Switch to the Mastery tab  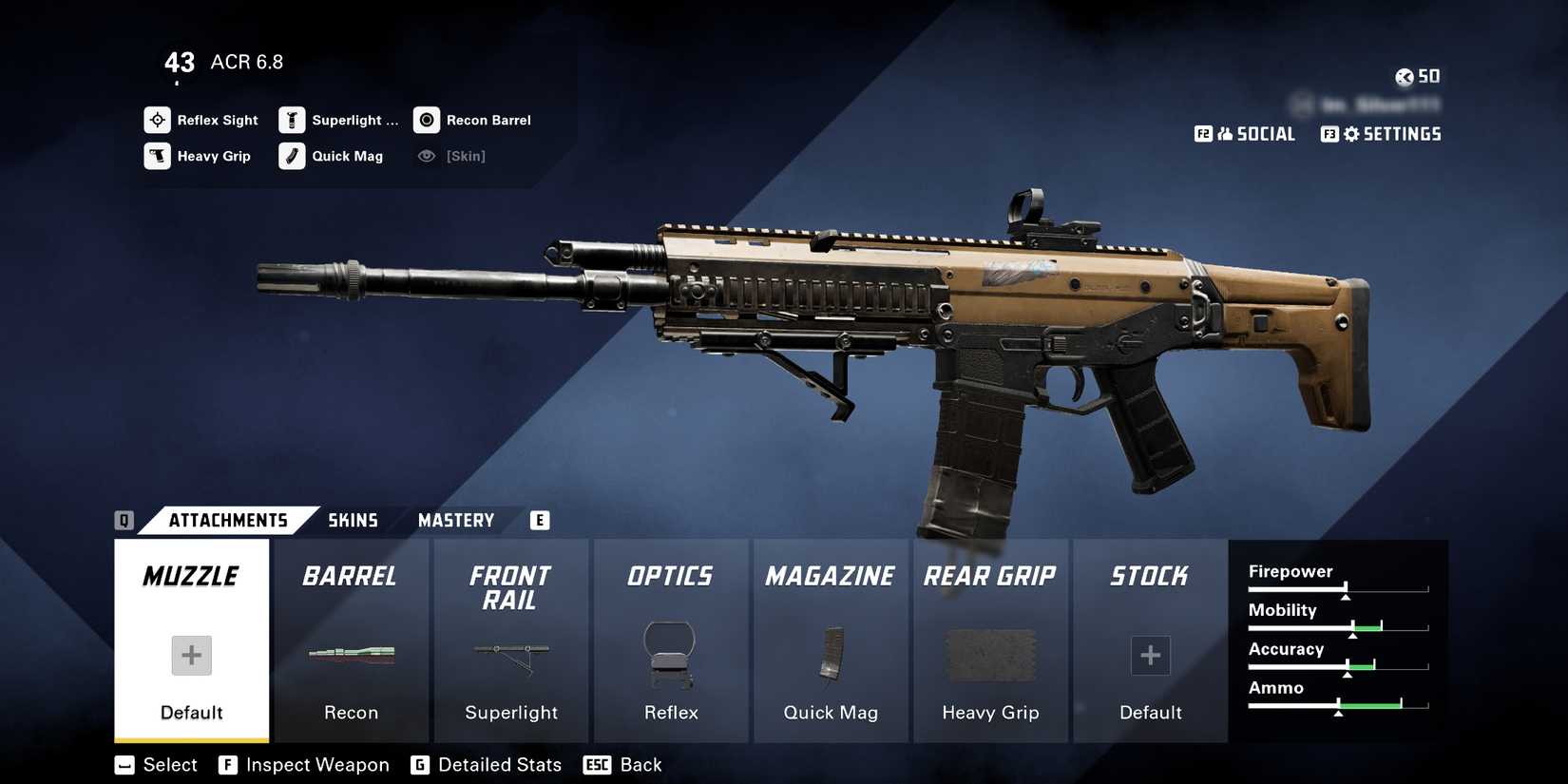(455, 520)
